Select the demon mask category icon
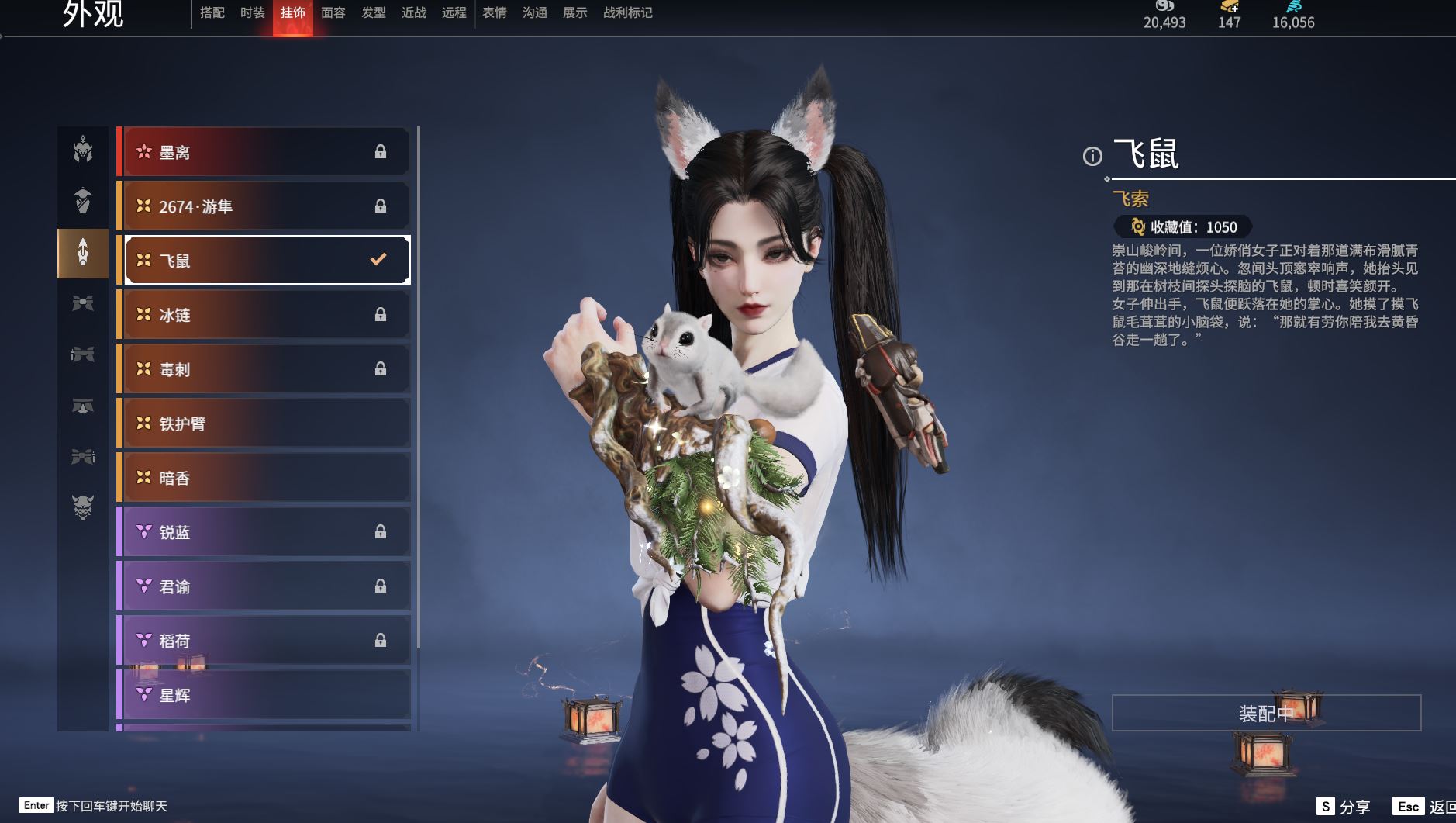The height and width of the screenshot is (823, 1456). [x=83, y=507]
